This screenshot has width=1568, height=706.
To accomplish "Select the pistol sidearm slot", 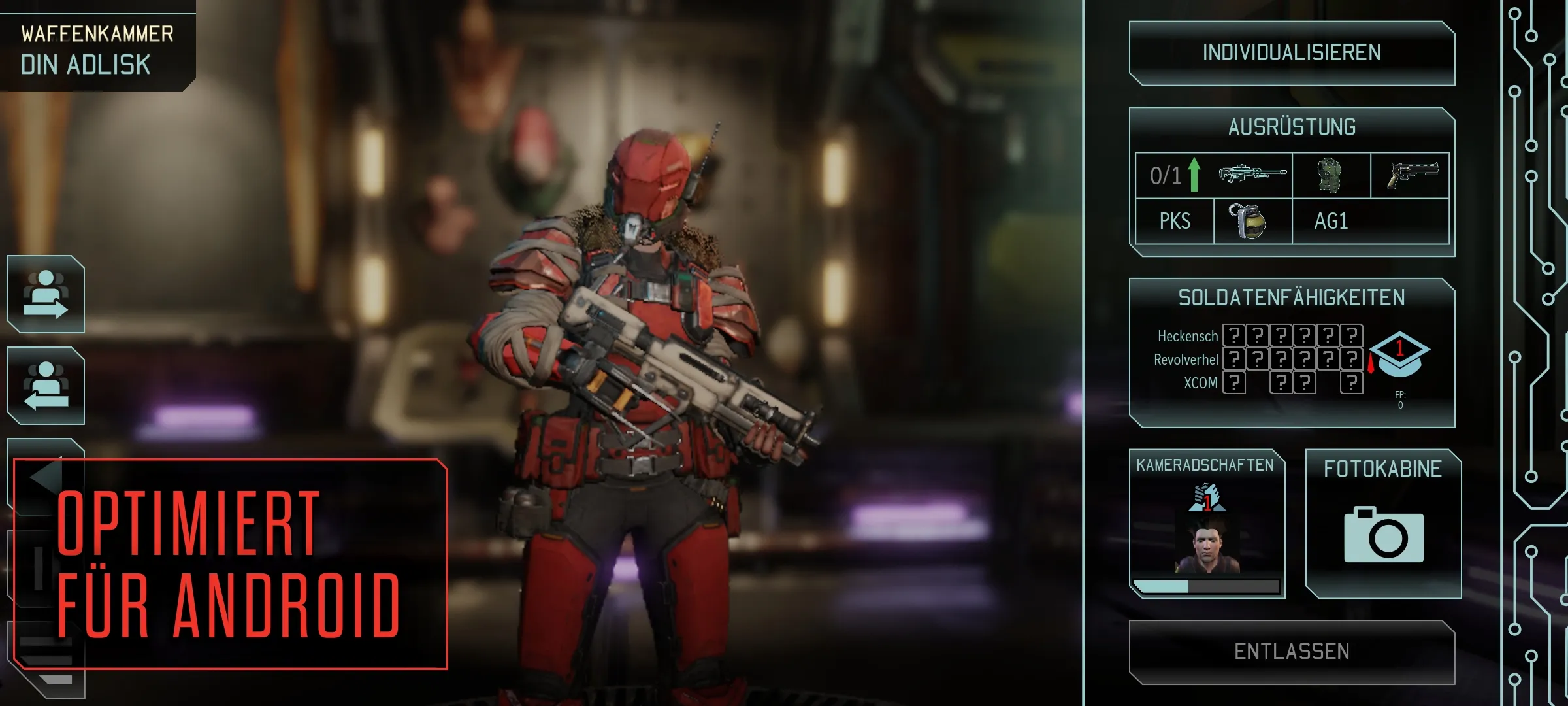I will pyautogui.click(x=1416, y=175).
